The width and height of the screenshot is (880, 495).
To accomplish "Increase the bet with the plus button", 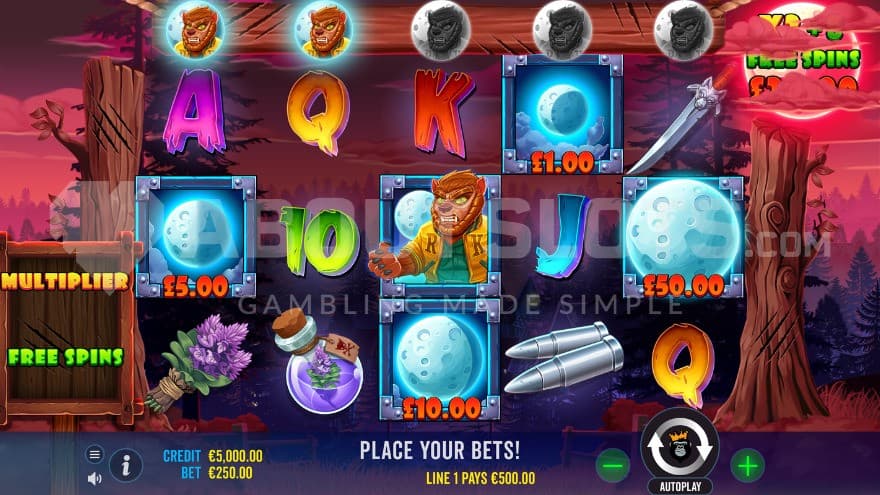I will 746,464.
